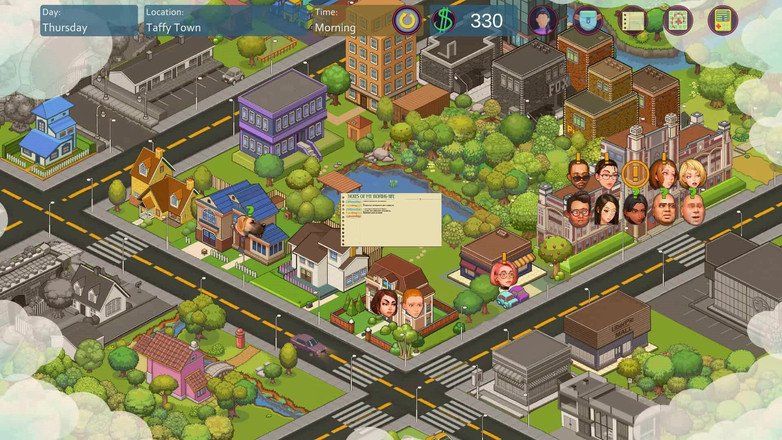Select the dog portrait with green question mark

tap(249, 233)
